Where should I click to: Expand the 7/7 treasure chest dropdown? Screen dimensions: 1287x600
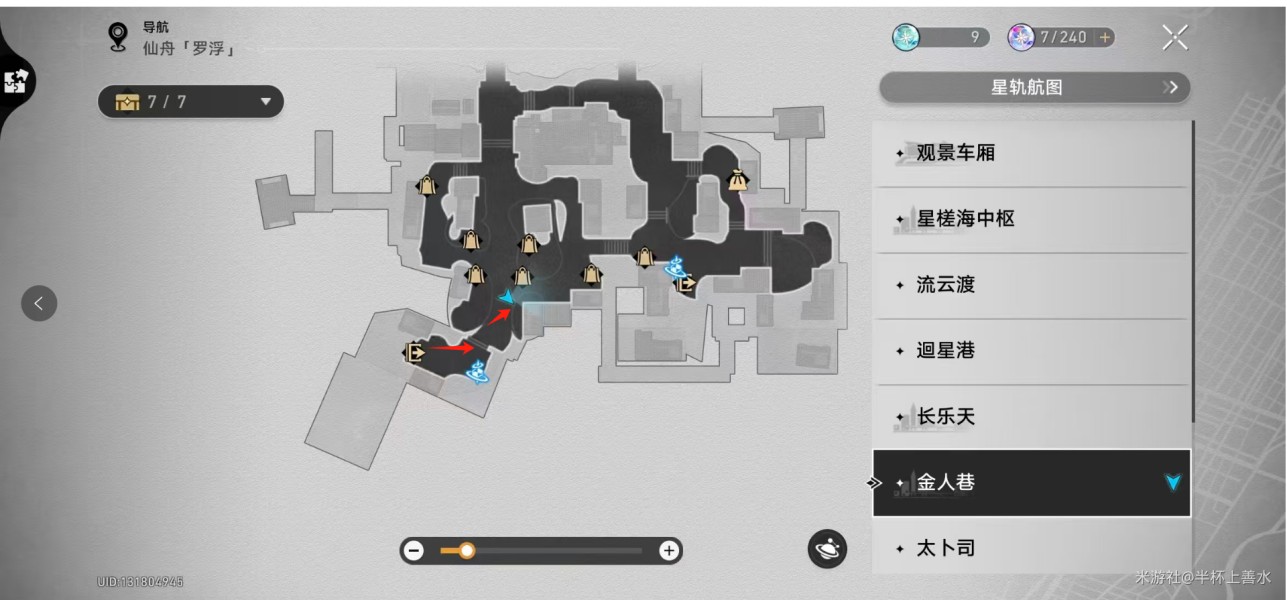[190, 101]
